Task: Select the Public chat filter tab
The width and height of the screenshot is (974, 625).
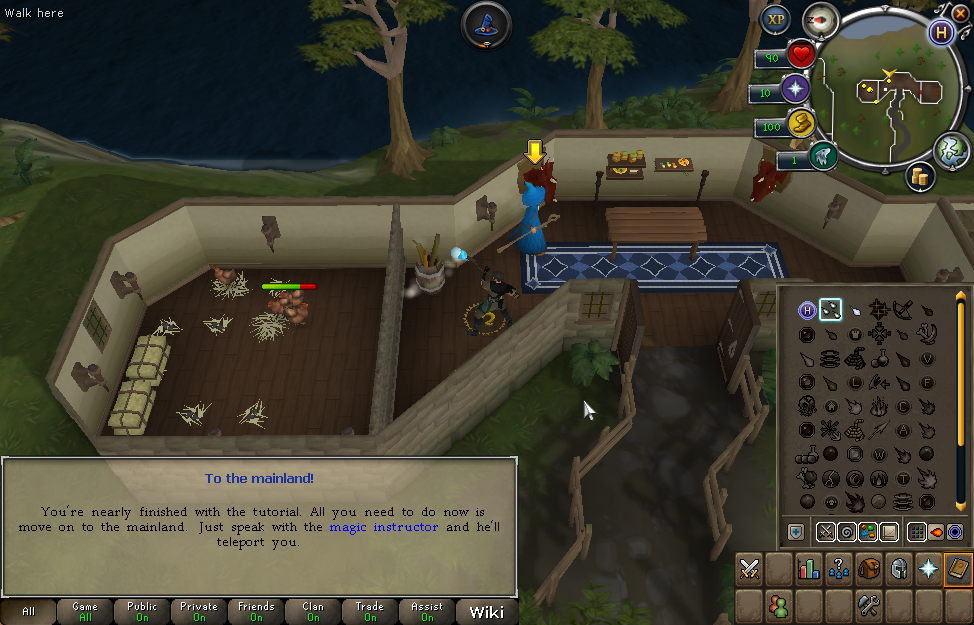Action: click(x=142, y=612)
